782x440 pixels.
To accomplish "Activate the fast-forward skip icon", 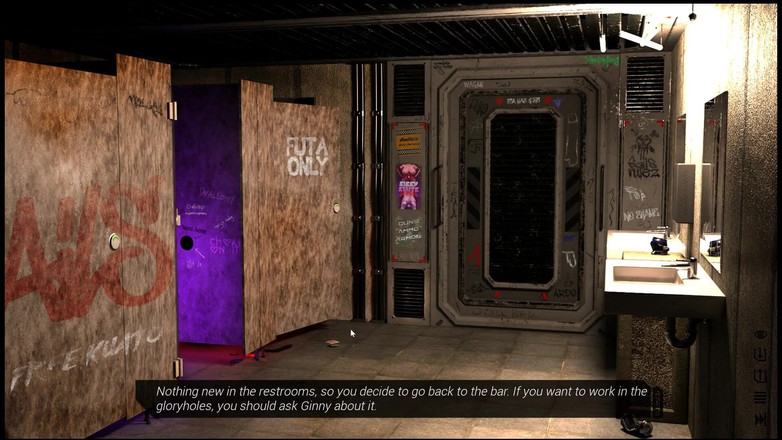I will pos(760,418).
